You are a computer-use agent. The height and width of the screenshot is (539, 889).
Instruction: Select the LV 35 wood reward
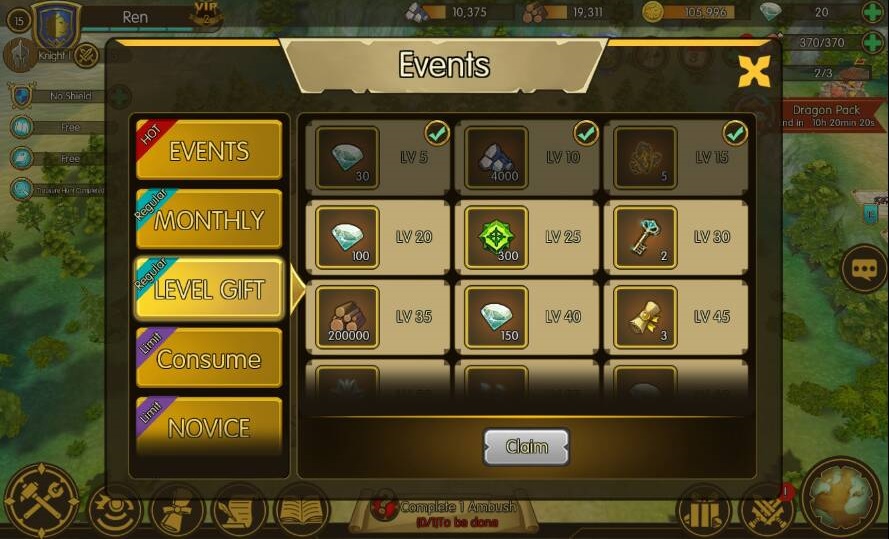point(347,318)
